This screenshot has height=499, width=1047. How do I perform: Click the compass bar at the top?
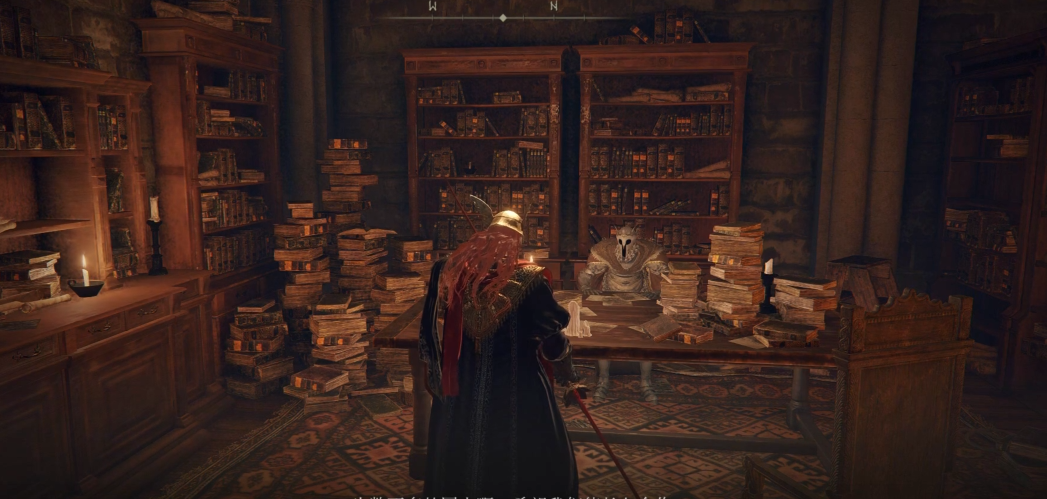(x=502, y=16)
